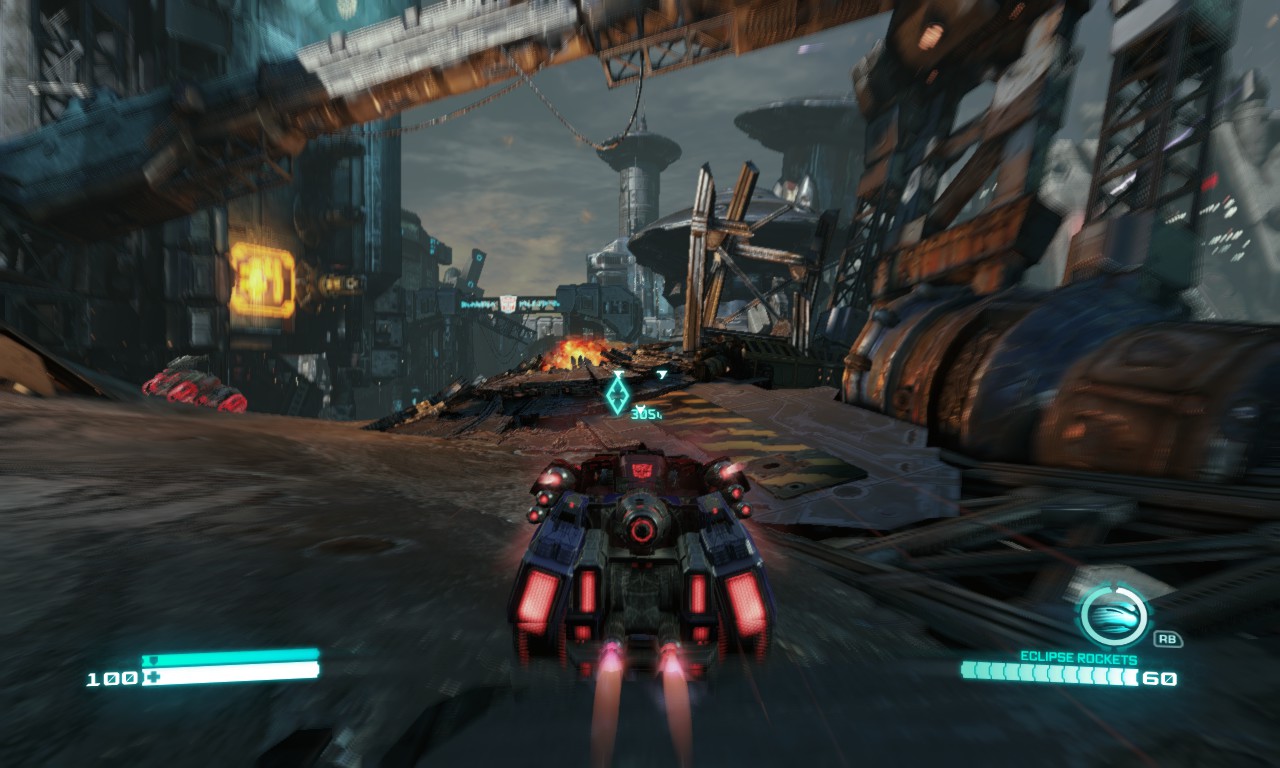Viewport: 1280px width, 768px height.
Task: Select the diamond objective waypoint marker
Action: pos(618,394)
